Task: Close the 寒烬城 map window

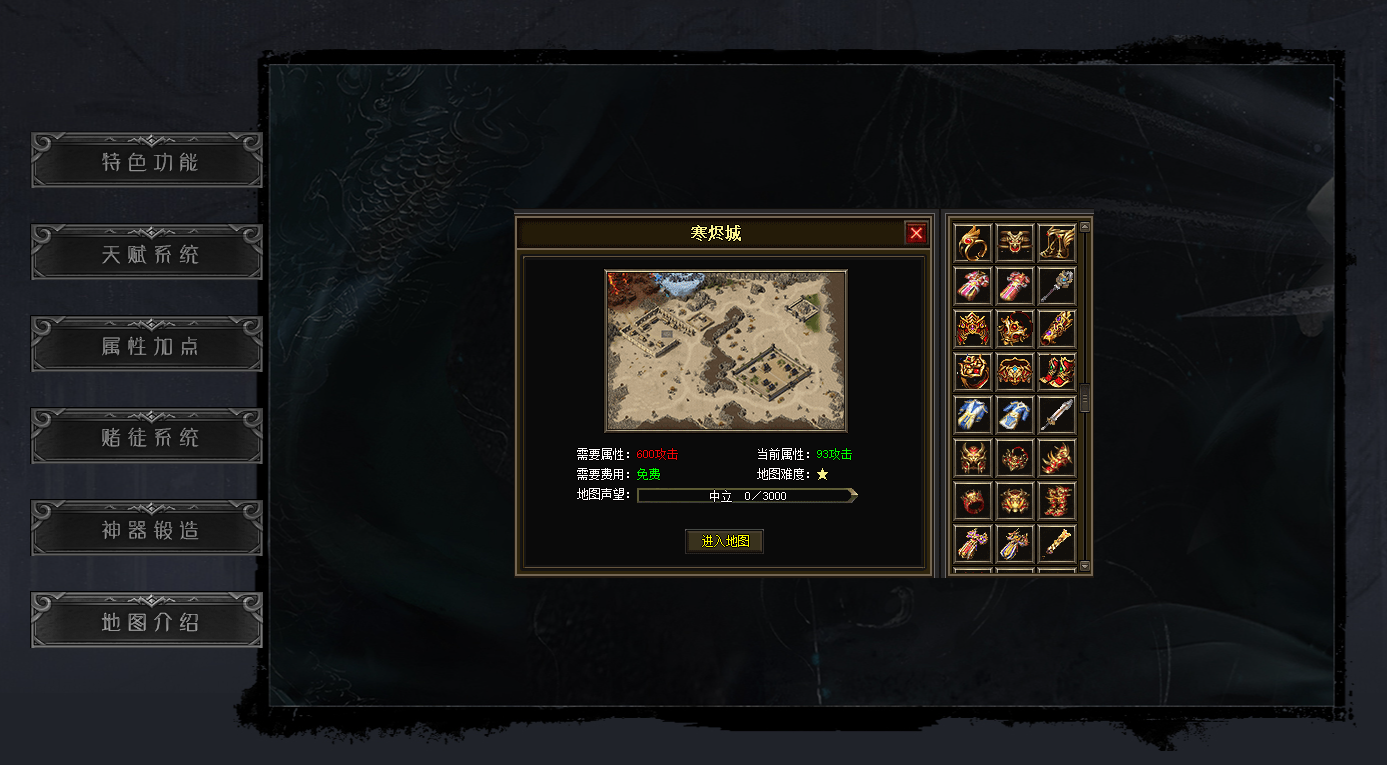Action: [916, 234]
